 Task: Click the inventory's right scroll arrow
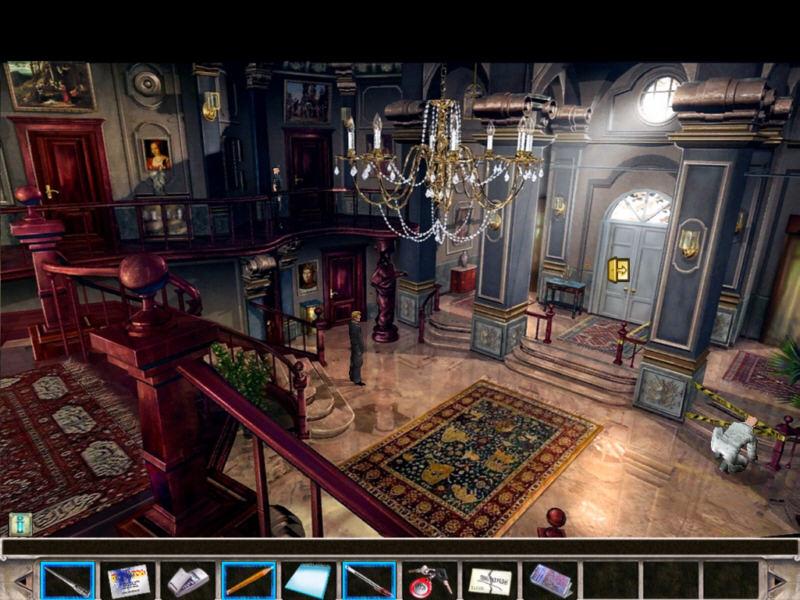[x=778, y=580]
